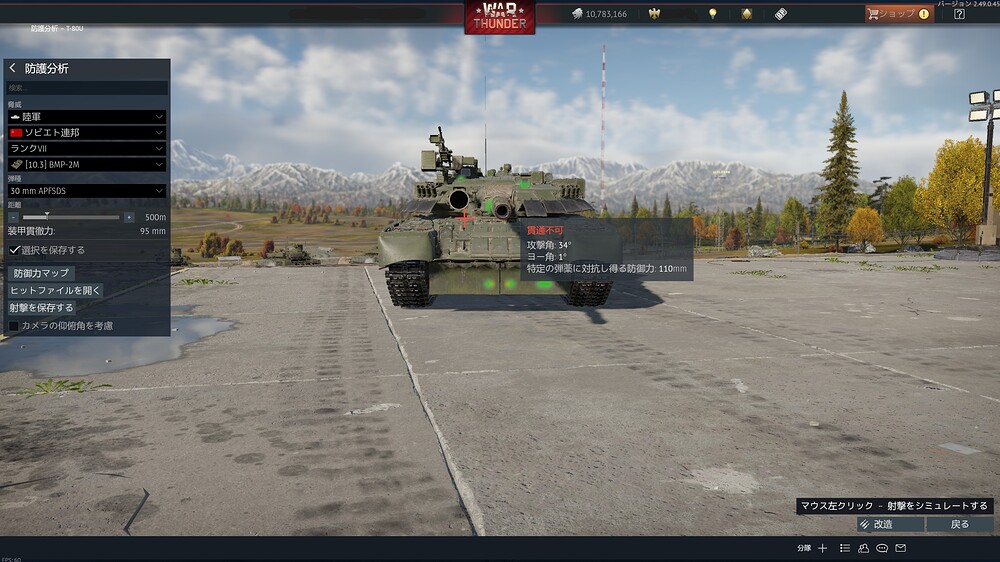Image resolution: width=1000 pixels, height=562 pixels.
Task: Increase distance with the plus button
Action: 129,217
